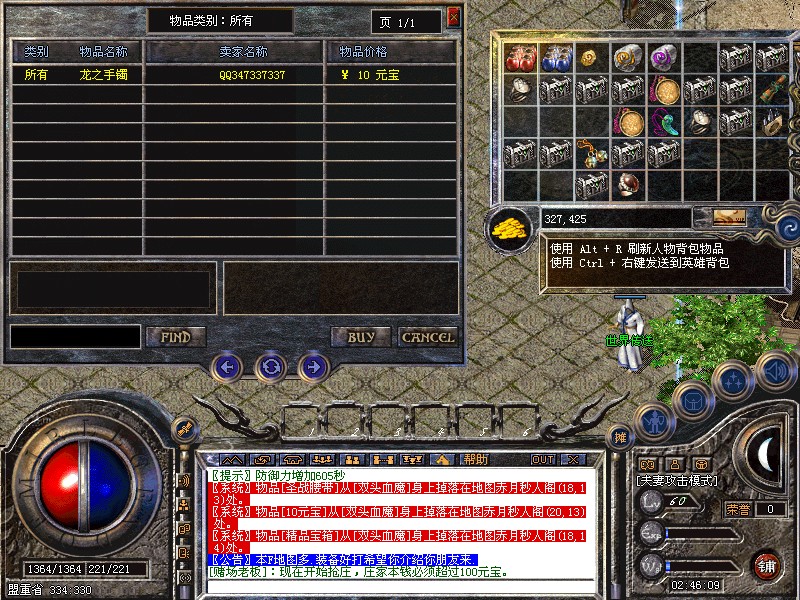Open the red 铺 shop button
The image size is (800, 600).
[766, 565]
